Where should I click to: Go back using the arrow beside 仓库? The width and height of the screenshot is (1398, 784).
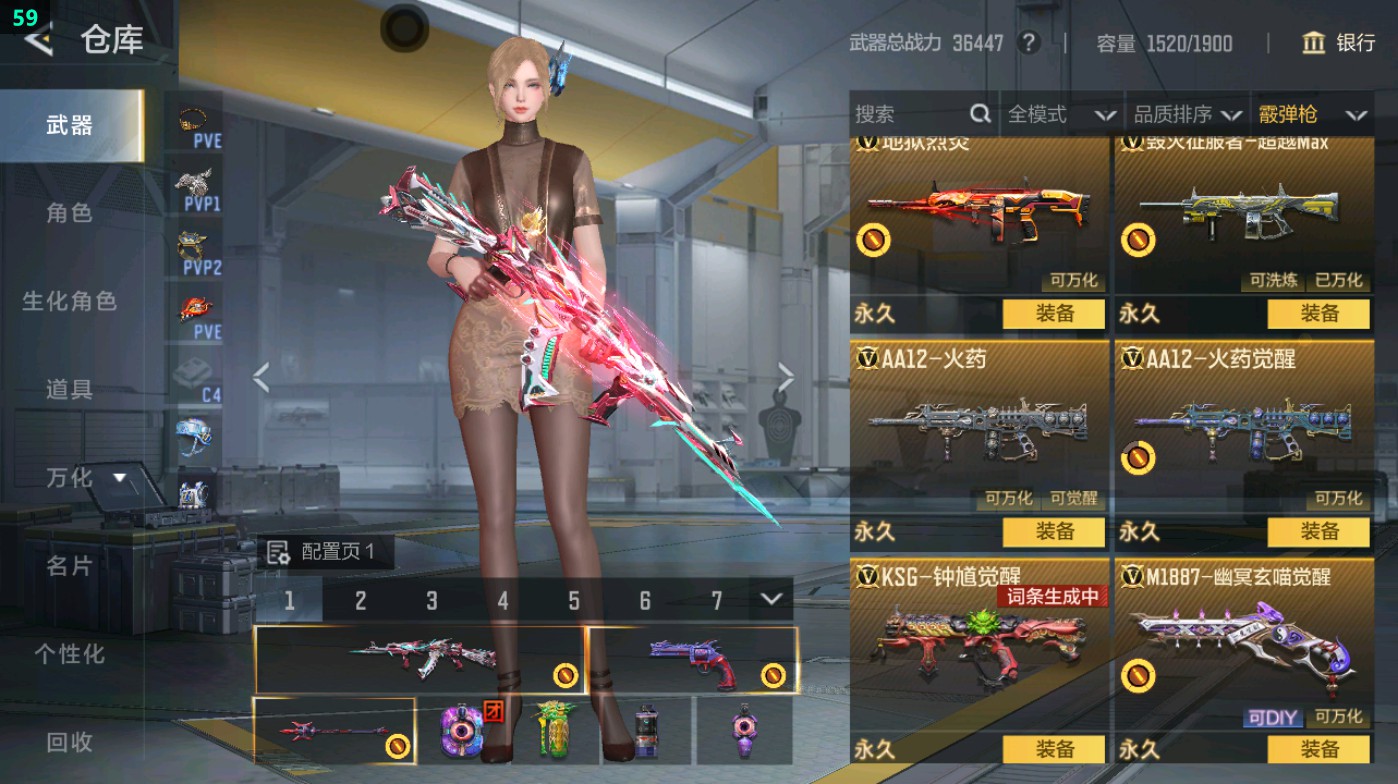tap(38, 40)
